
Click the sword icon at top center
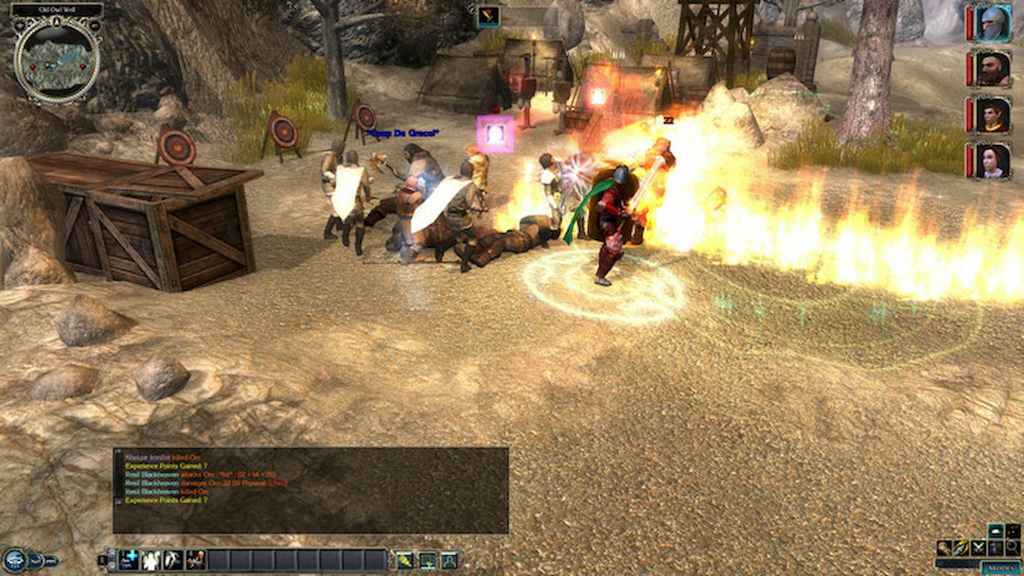click(x=489, y=16)
